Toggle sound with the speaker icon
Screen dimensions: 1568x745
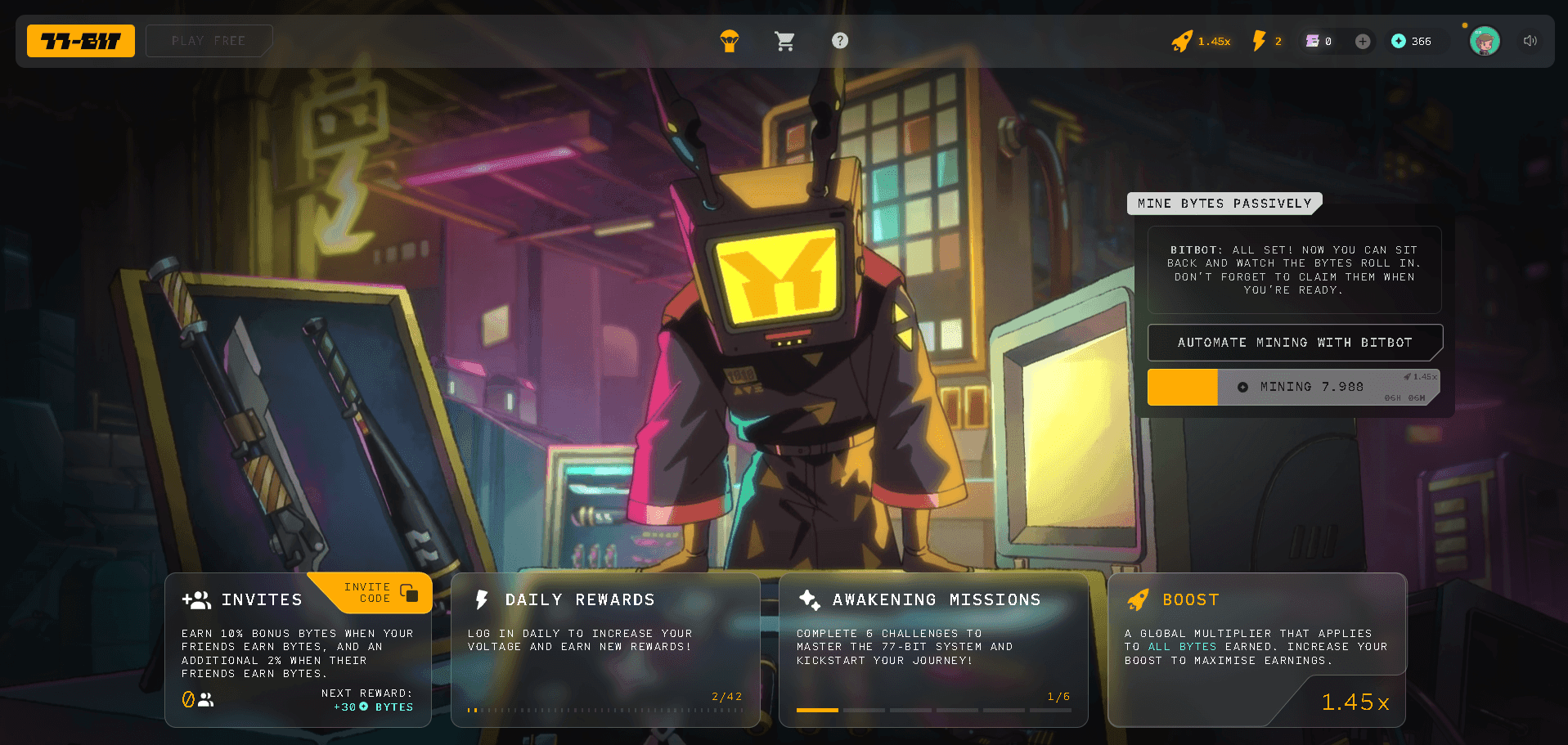tap(1530, 41)
